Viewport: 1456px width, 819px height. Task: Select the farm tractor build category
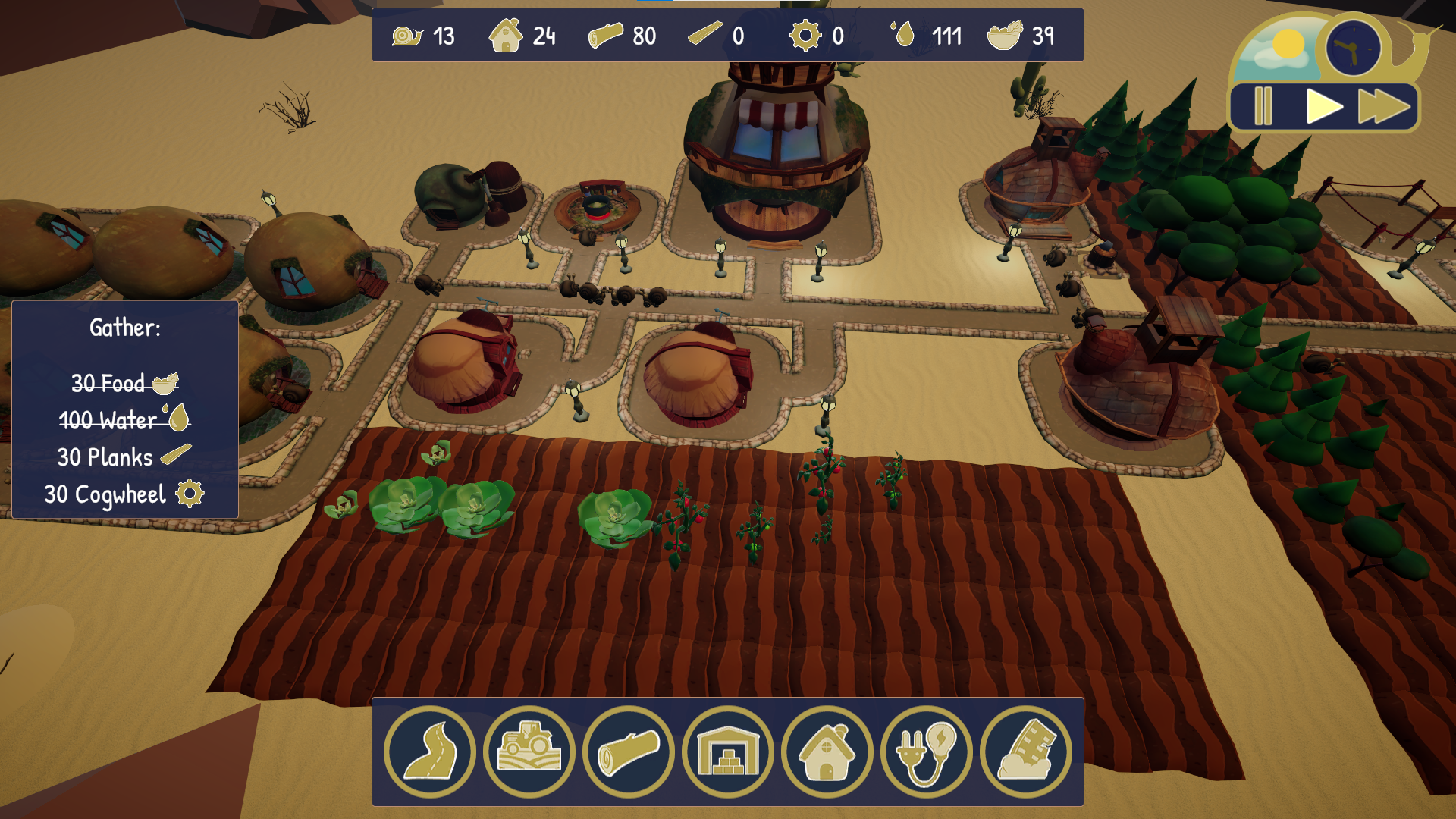[x=529, y=752]
